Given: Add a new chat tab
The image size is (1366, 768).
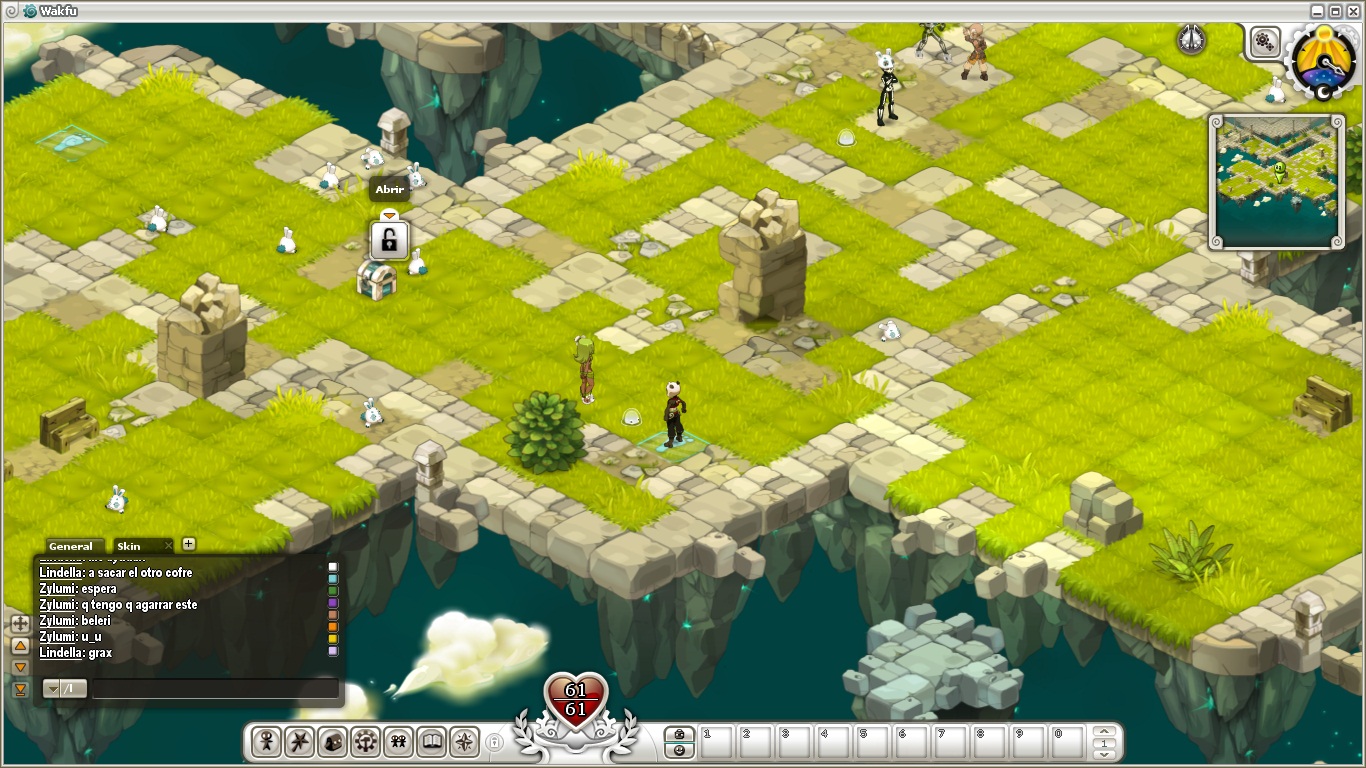Looking at the screenshot, I should [x=188, y=544].
